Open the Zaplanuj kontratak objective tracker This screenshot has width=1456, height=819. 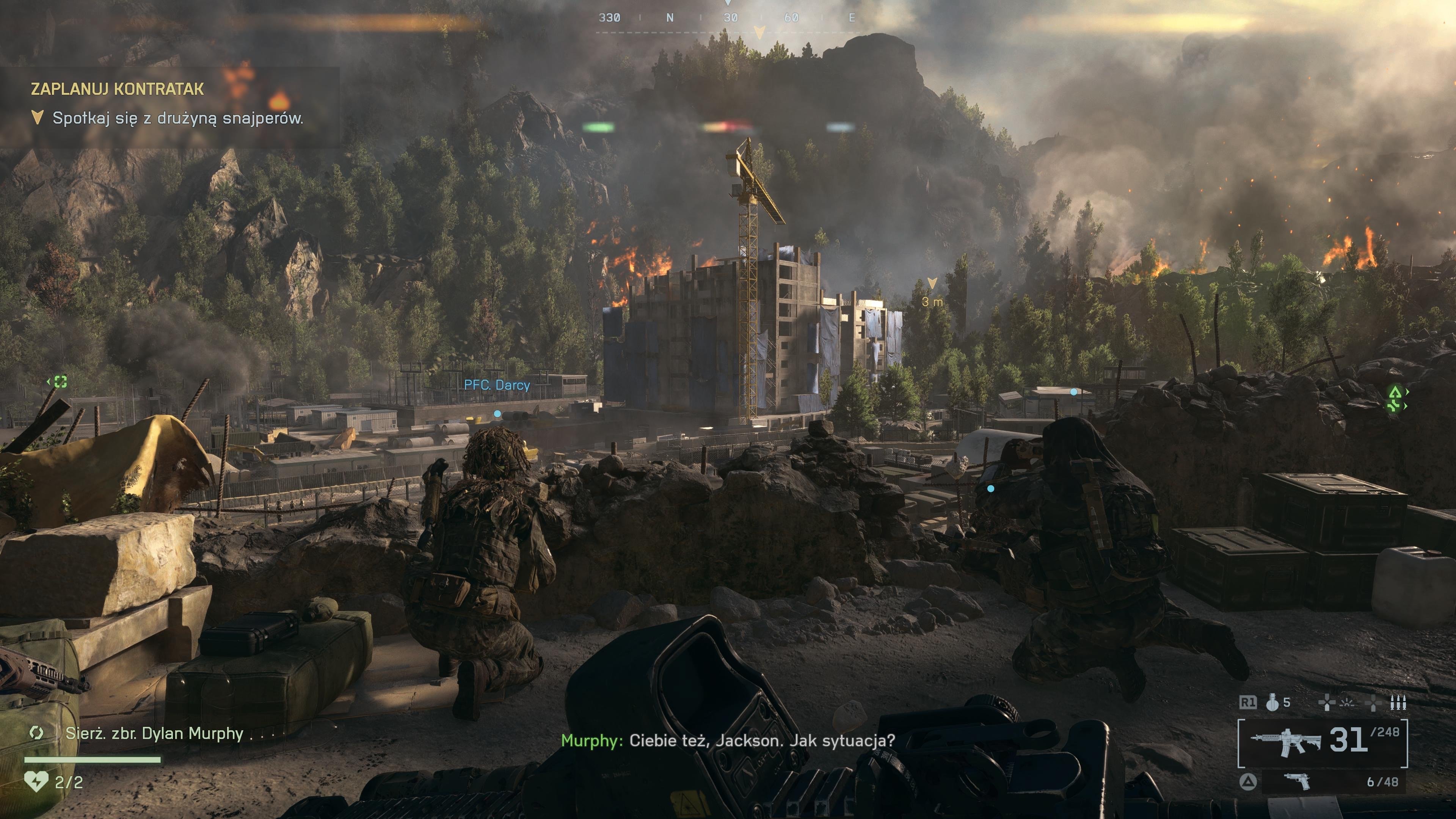tap(117, 89)
